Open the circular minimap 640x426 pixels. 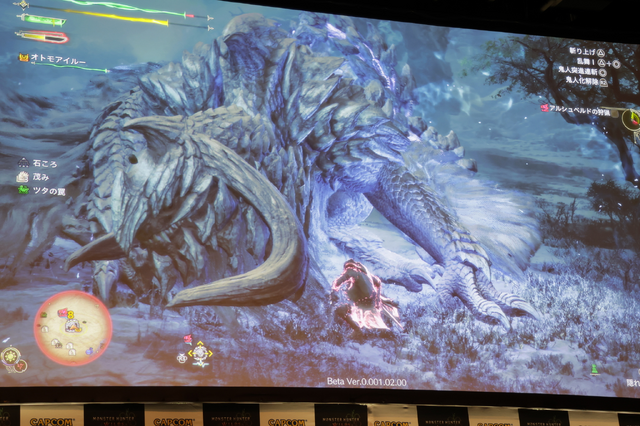click(73, 328)
